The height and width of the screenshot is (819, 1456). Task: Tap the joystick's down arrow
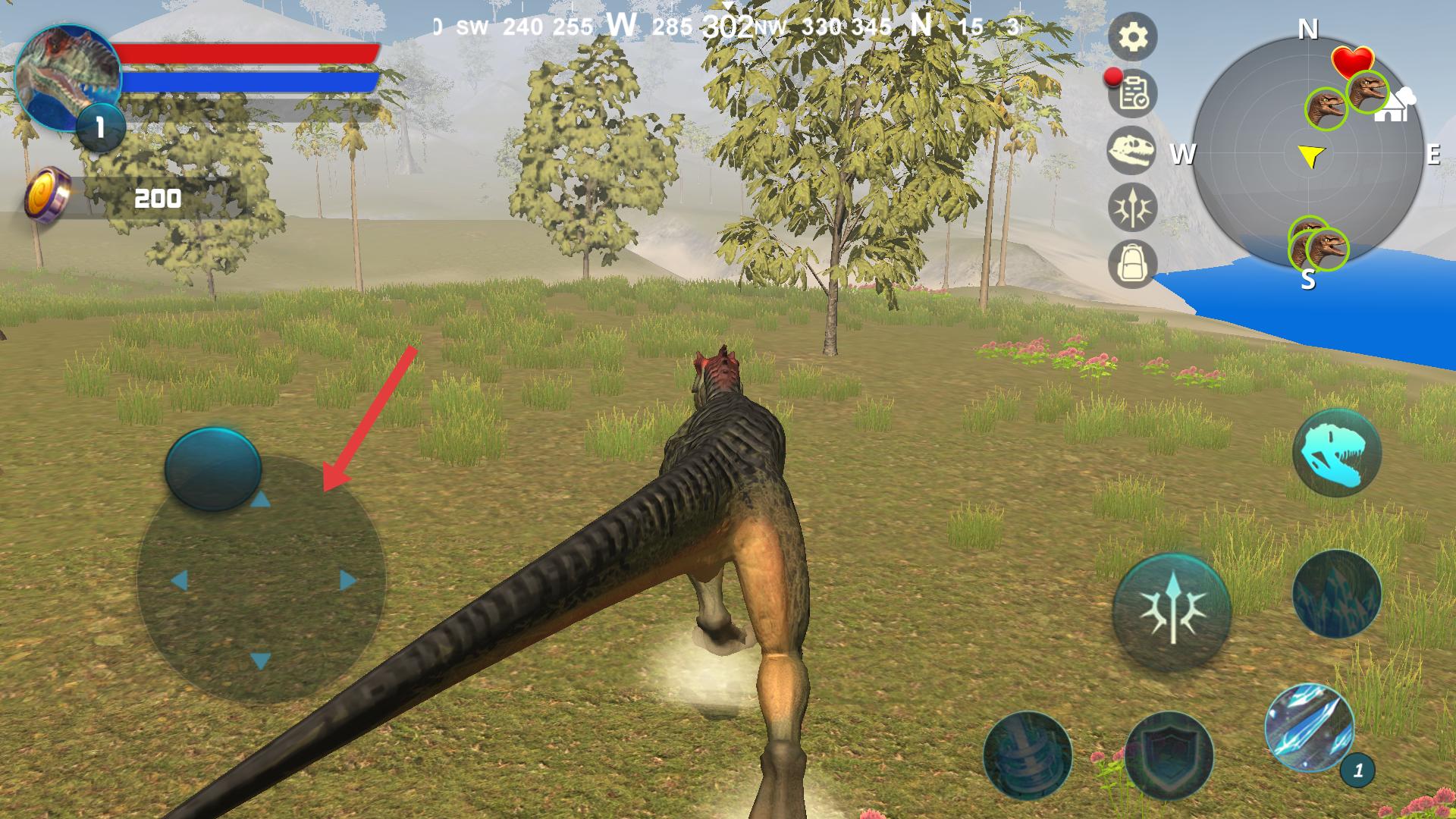coord(260,661)
